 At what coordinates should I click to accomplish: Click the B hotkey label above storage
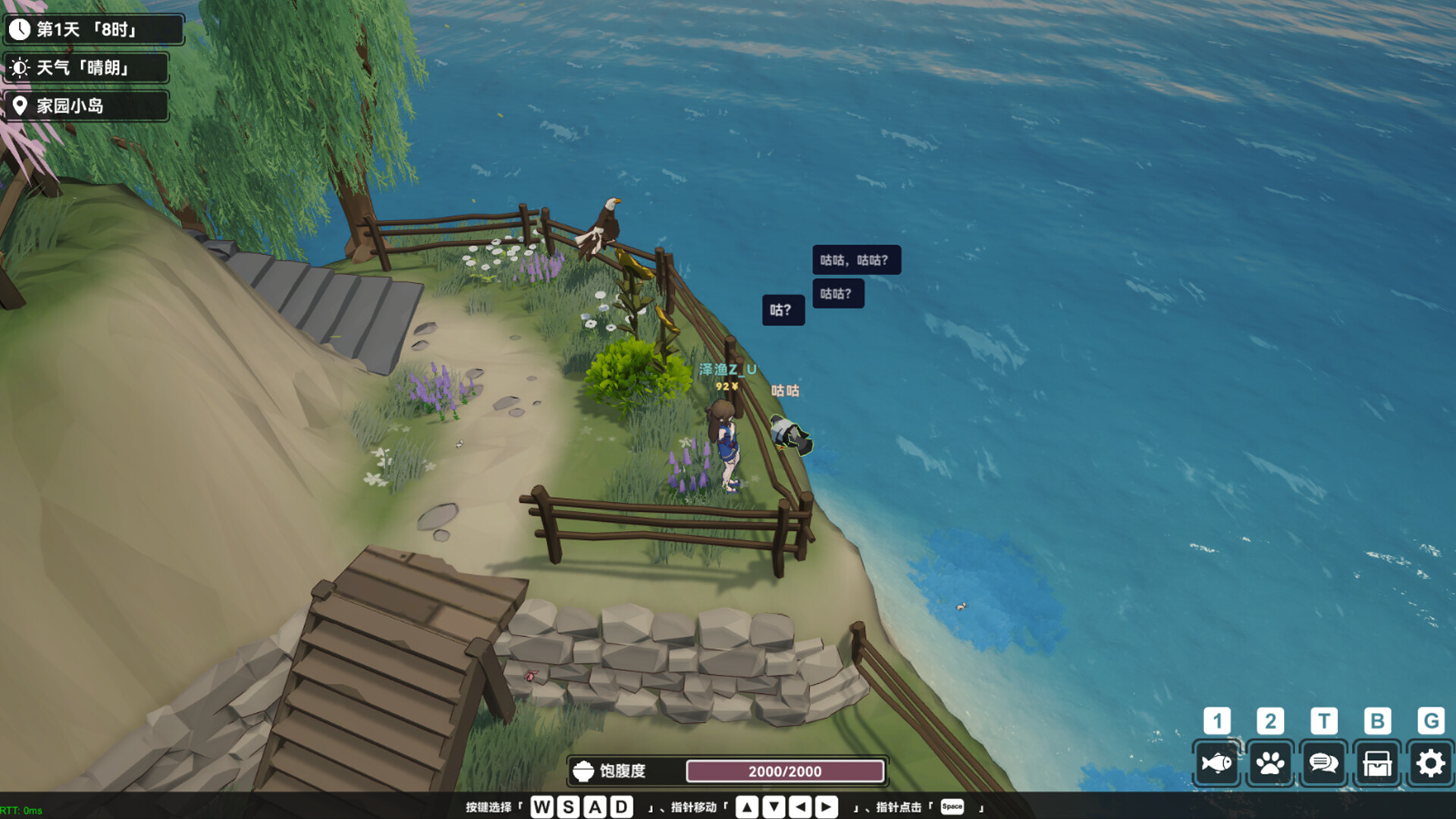click(x=1376, y=720)
